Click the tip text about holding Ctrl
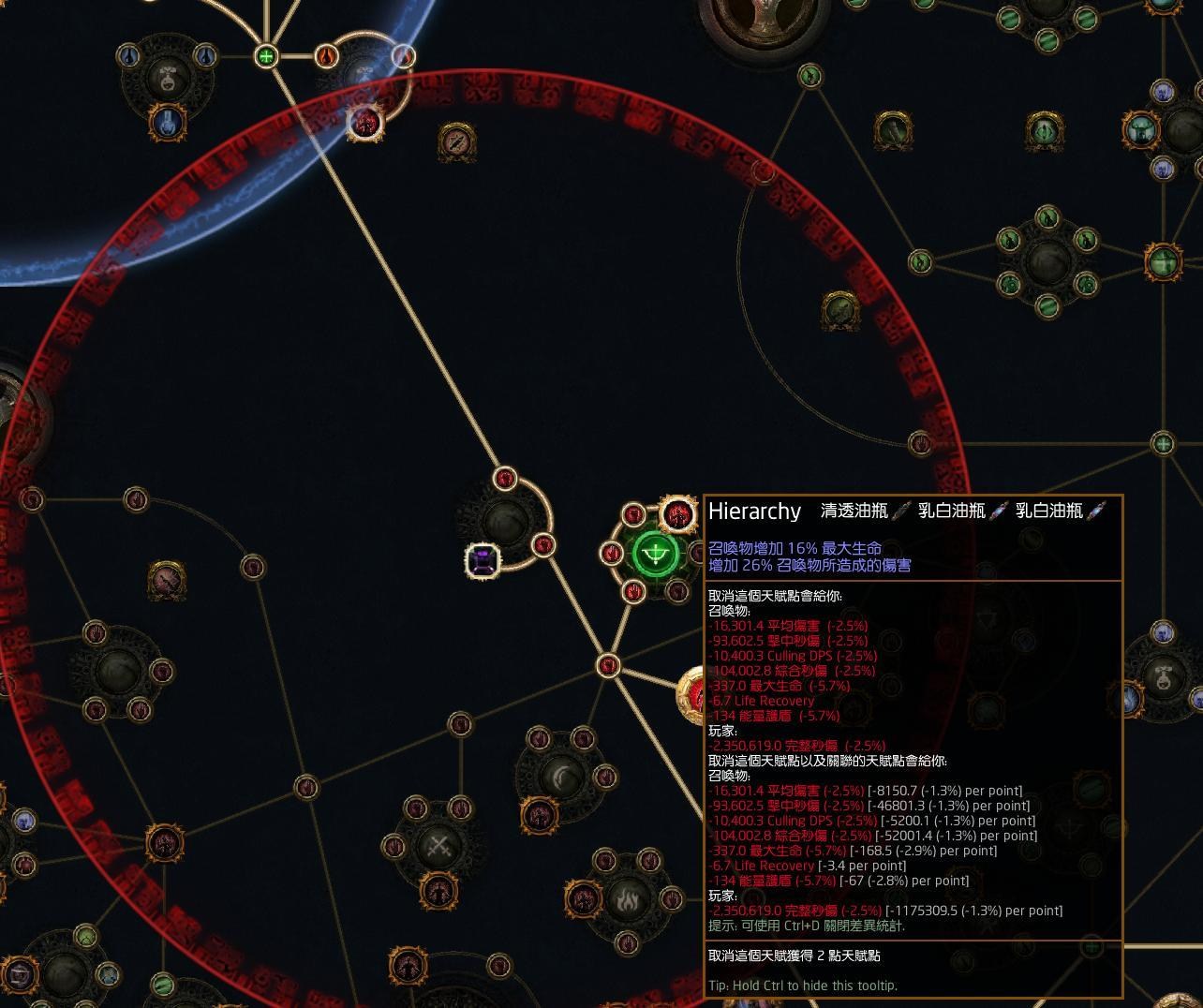The image size is (1203, 1008). point(803,986)
